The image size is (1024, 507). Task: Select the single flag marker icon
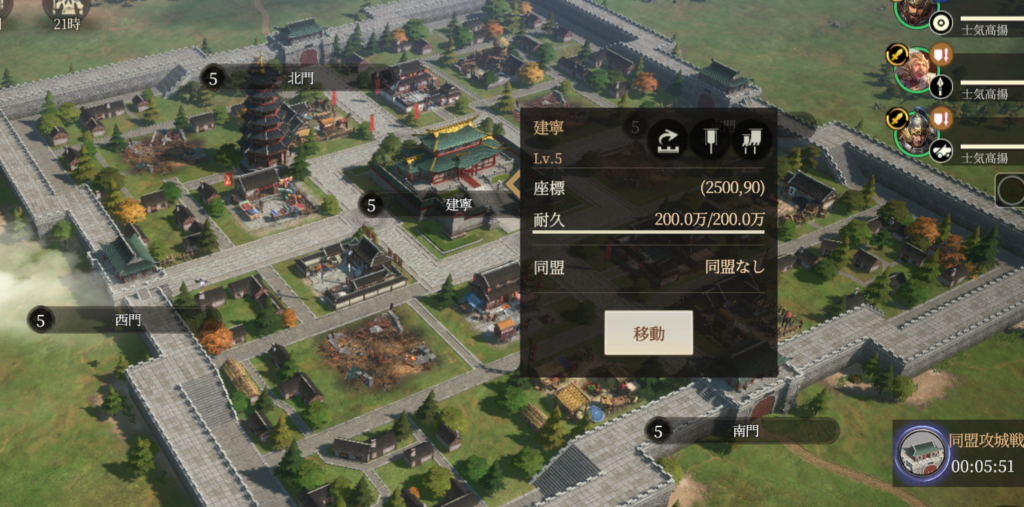(x=709, y=141)
